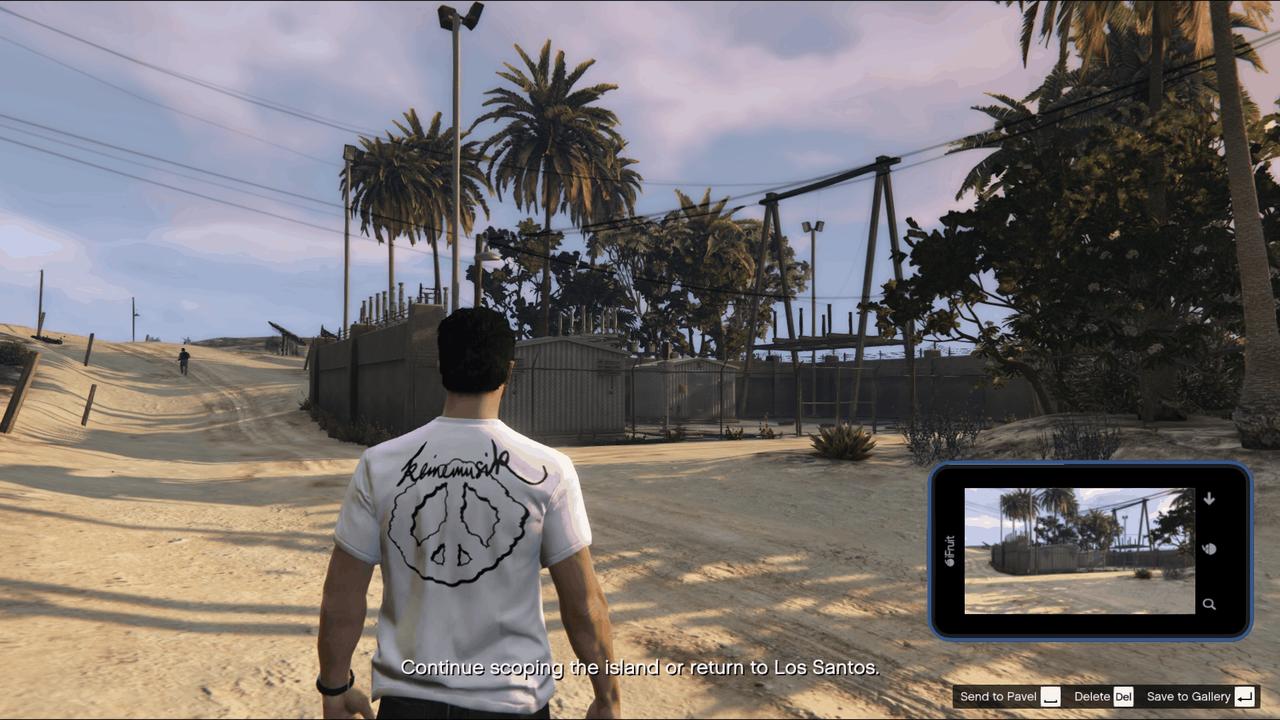
Task: Tap the down arrow icon on the phone
Action: (x=1209, y=498)
